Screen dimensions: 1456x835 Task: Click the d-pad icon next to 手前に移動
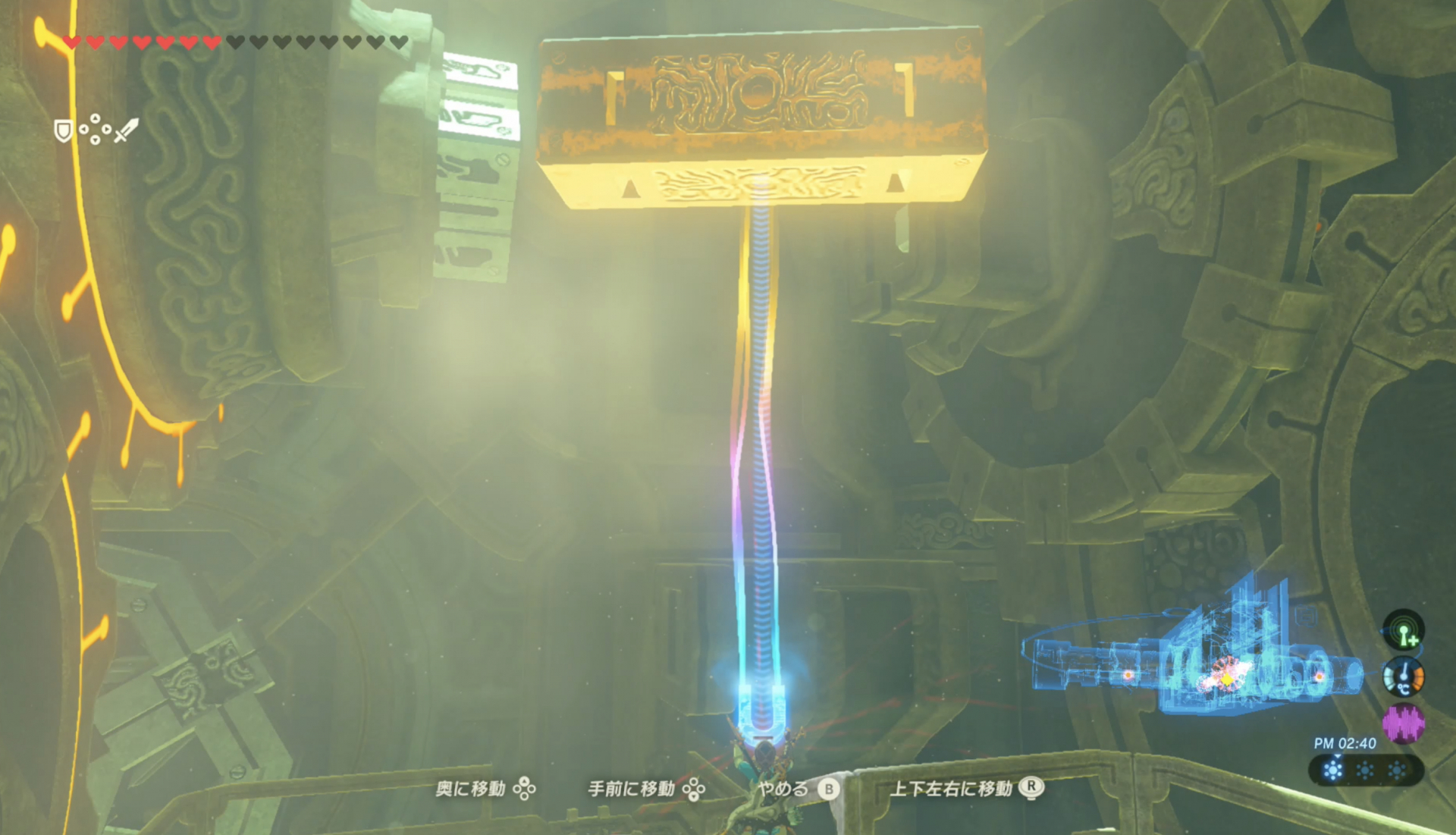coord(694,789)
